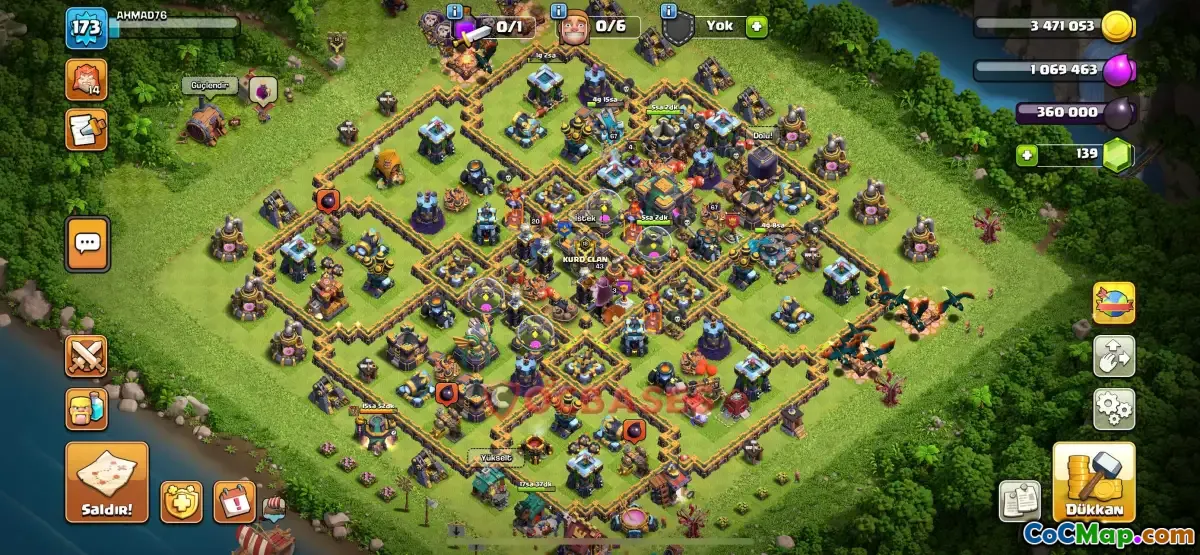1200x555 pixels.
Task: Open the player profile level 173 badge
Action: (86, 29)
